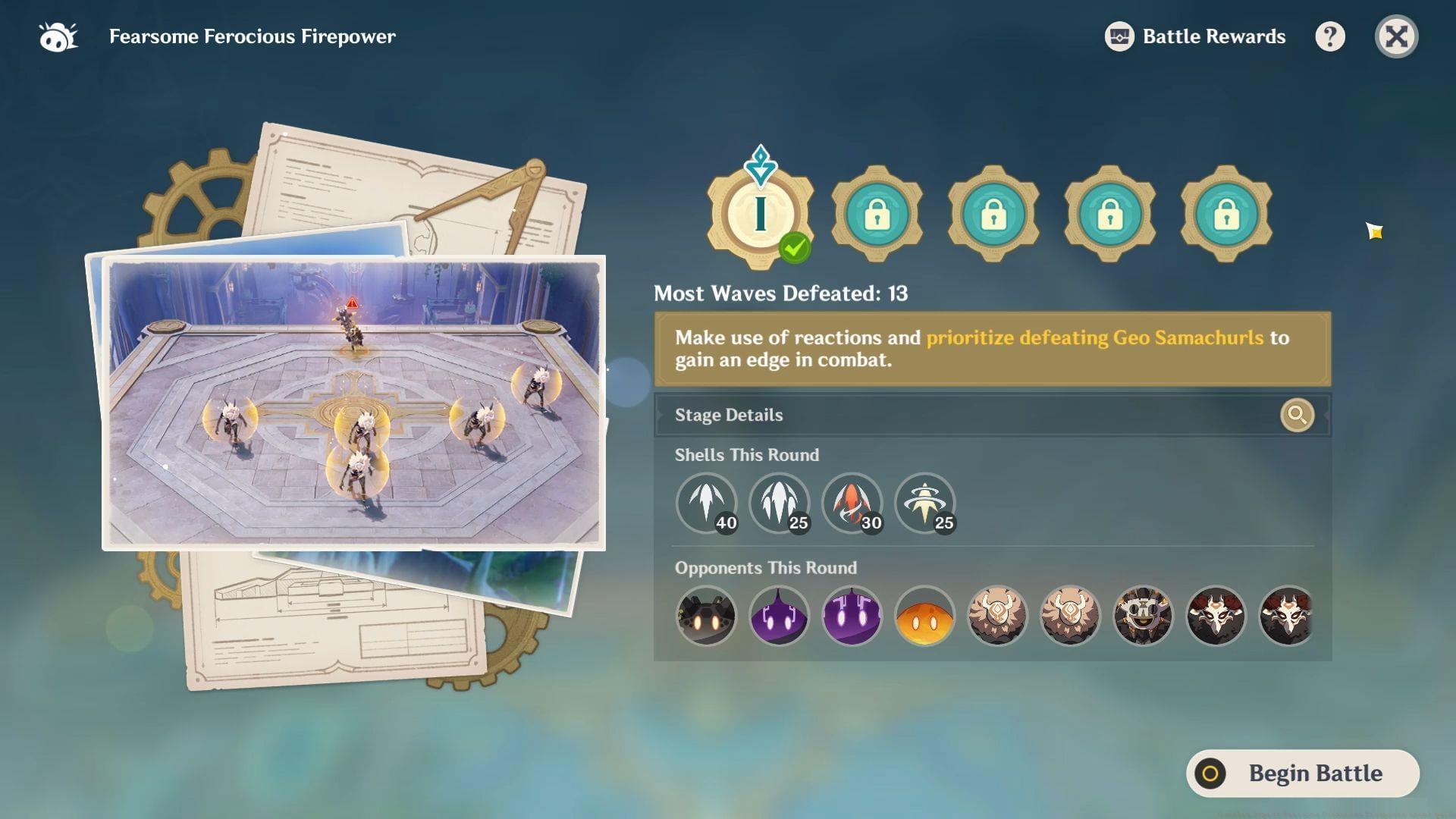The width and height of the screenshot is (1456, 819).
Task: Expand the Stage Details panel
Action: (729, 415)
